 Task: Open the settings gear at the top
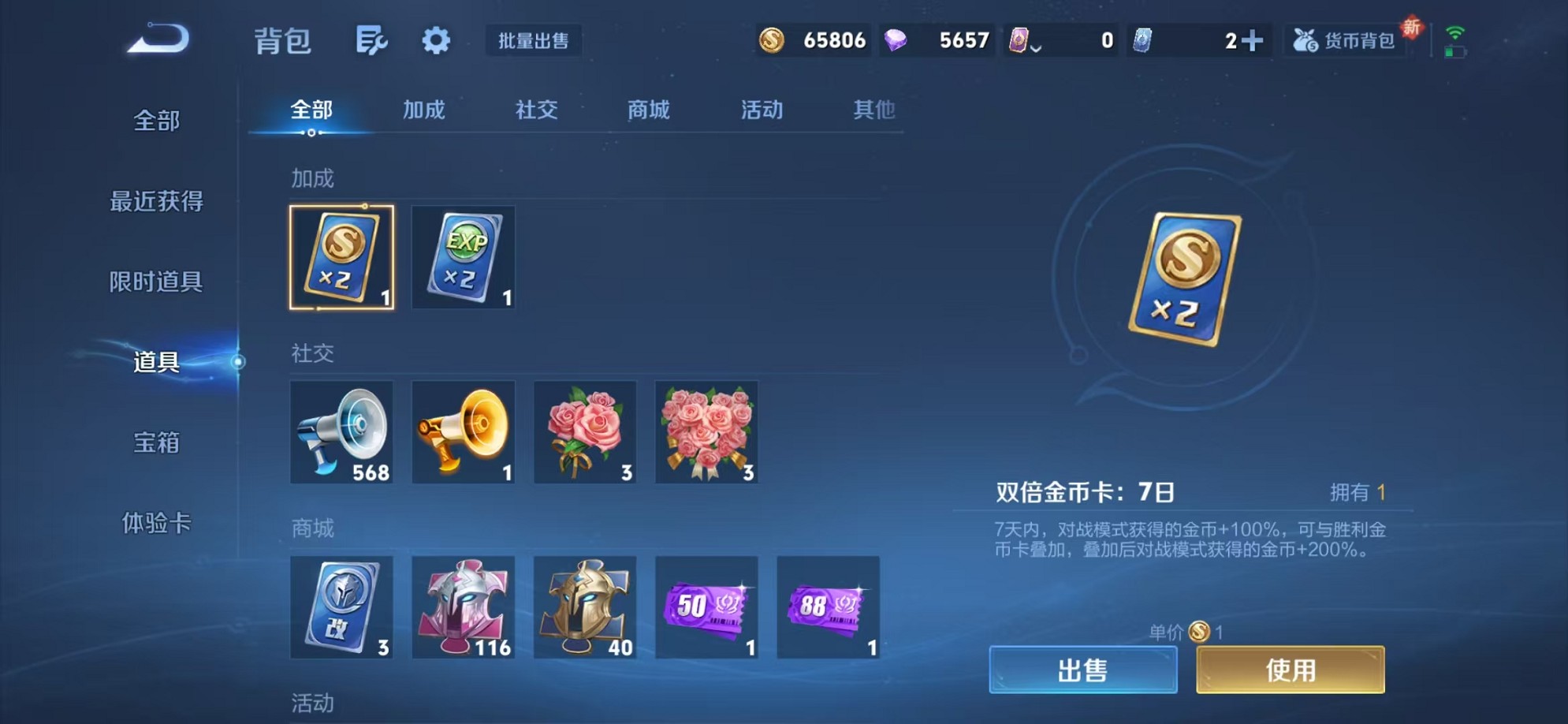pos(436,41)
